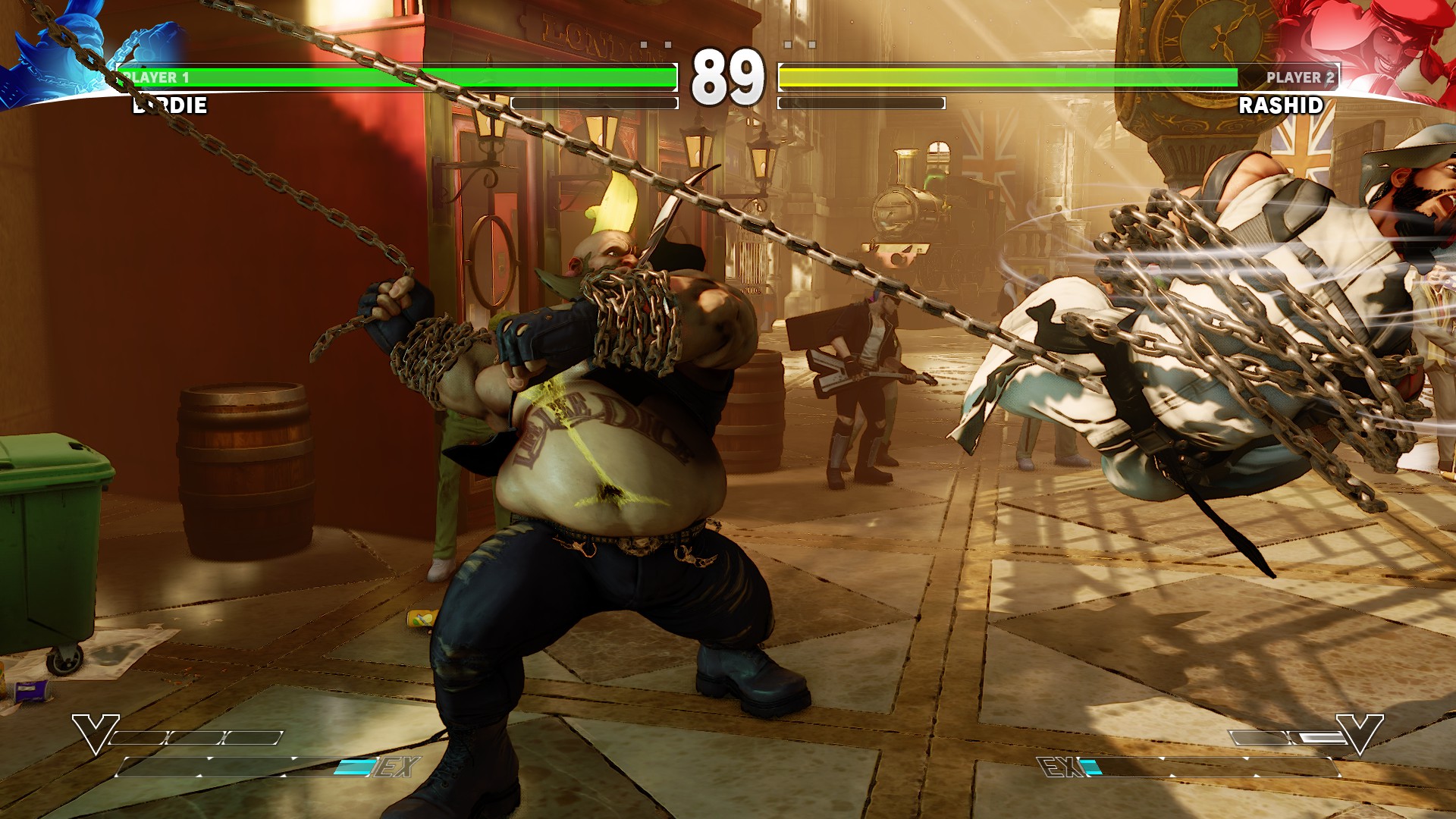Image resolution: width=1456 pixels, height=819 pixels.
Task: Click the BIRDIE name label
Action: click(x=172, y=106)
